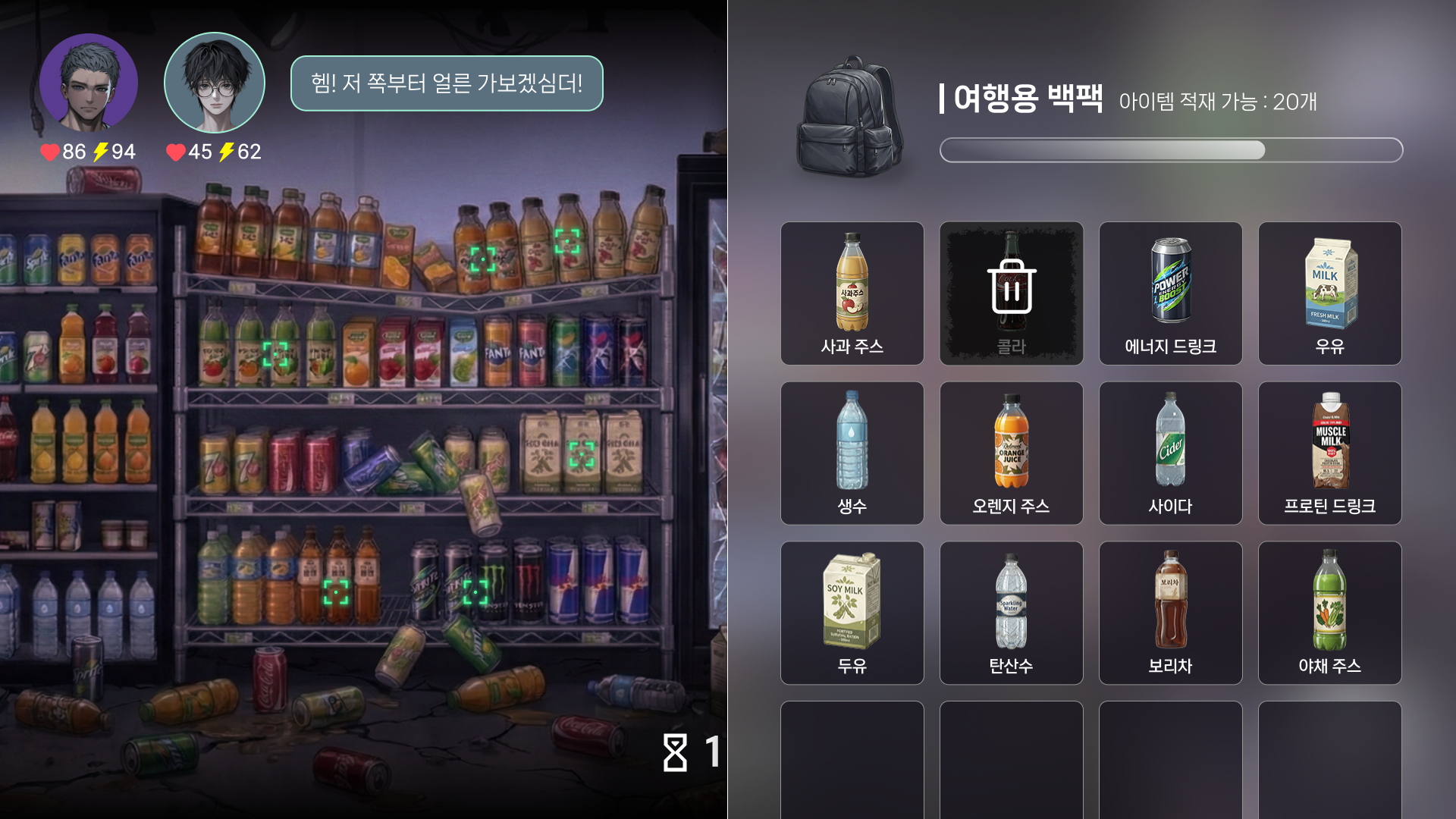Open the glasses character's avatar portrait
This screenshot has width=1456, height=819.
coord(214,83)
